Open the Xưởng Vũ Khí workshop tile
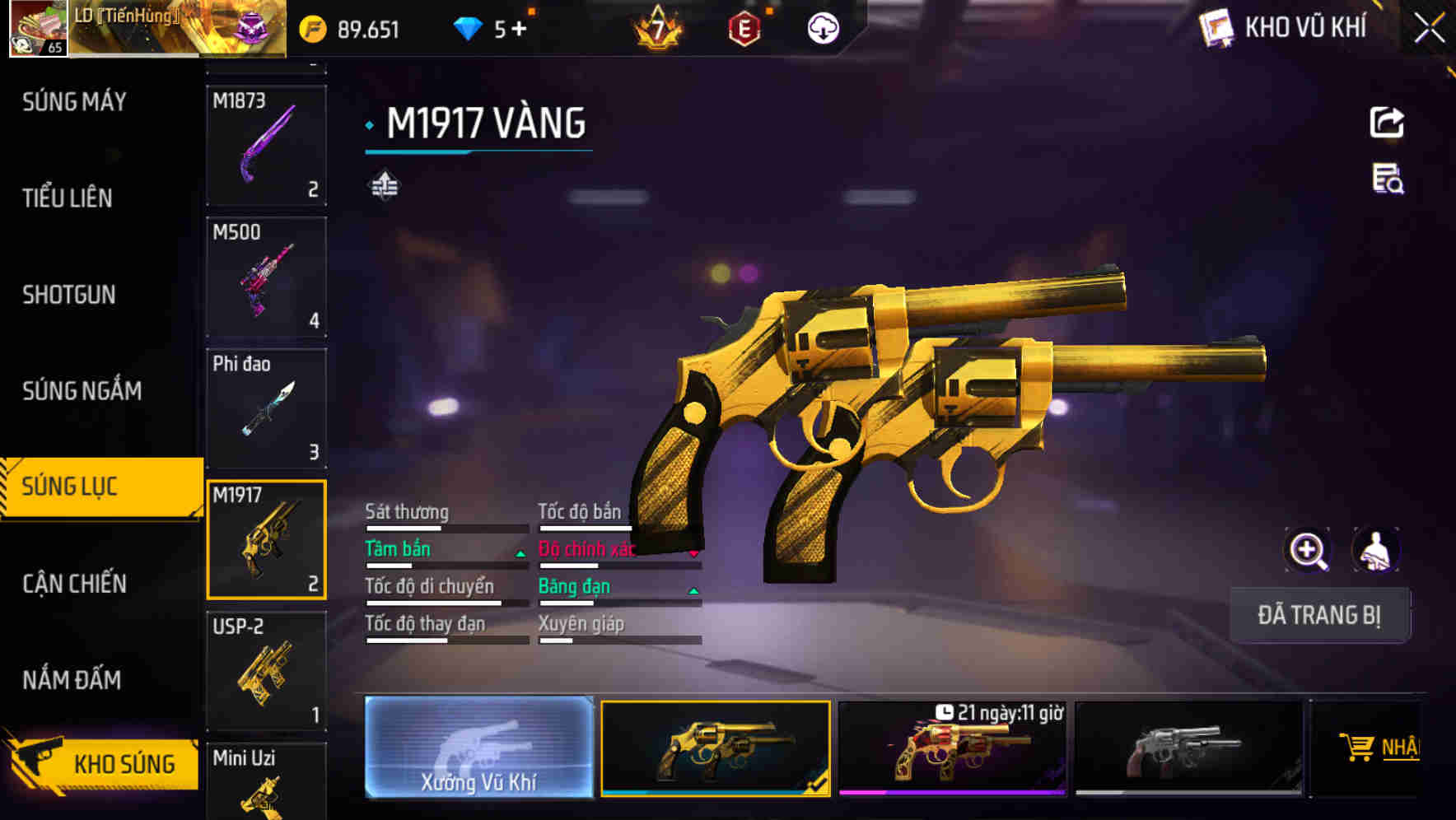Image resolution: width=1456 pixels, height=820 pixels. point(478,748)
